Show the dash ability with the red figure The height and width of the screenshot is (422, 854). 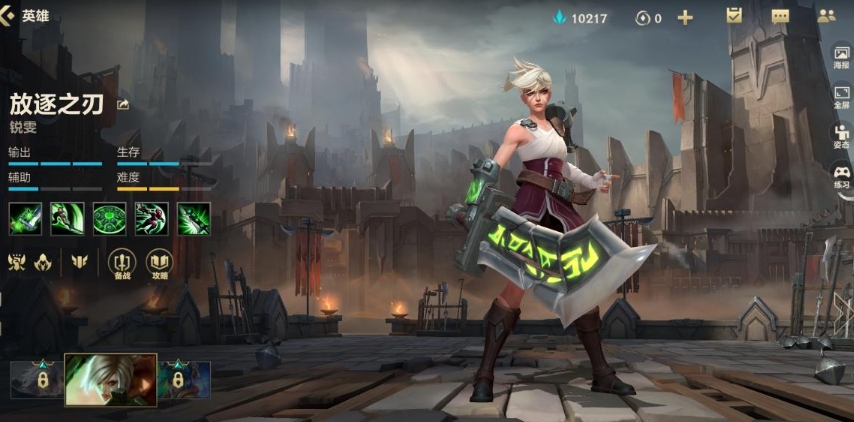pyautogui.click(x=151, y=218)
